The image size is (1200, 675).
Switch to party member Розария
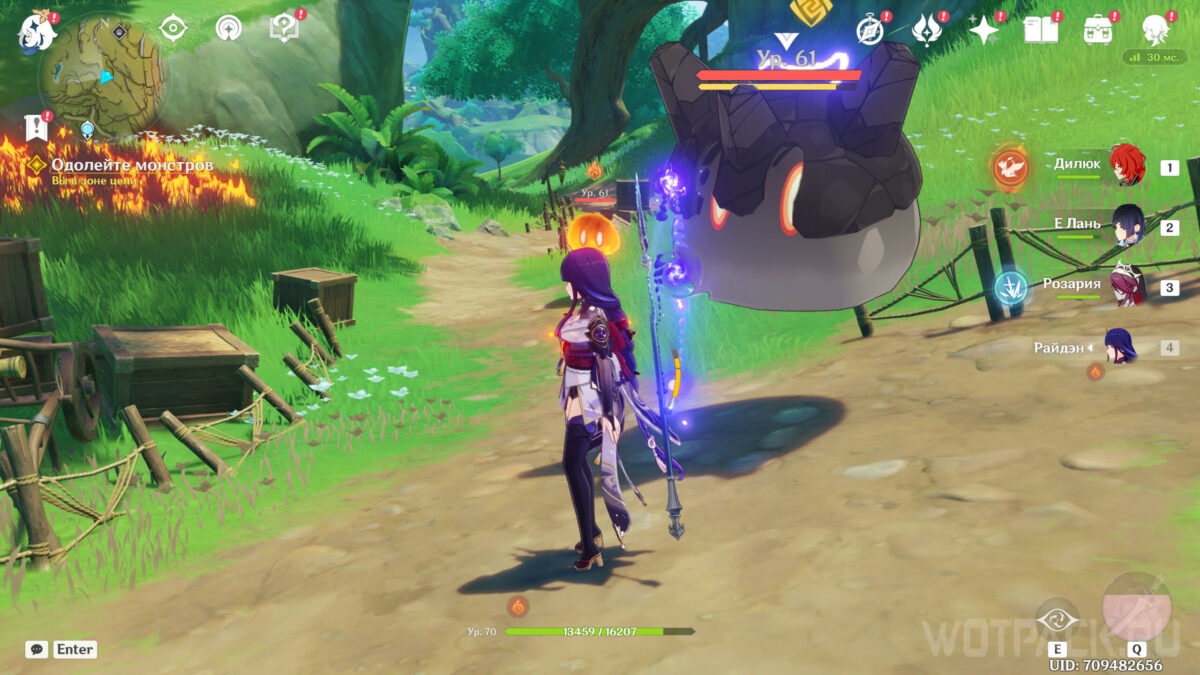(x=1127, y=286)
